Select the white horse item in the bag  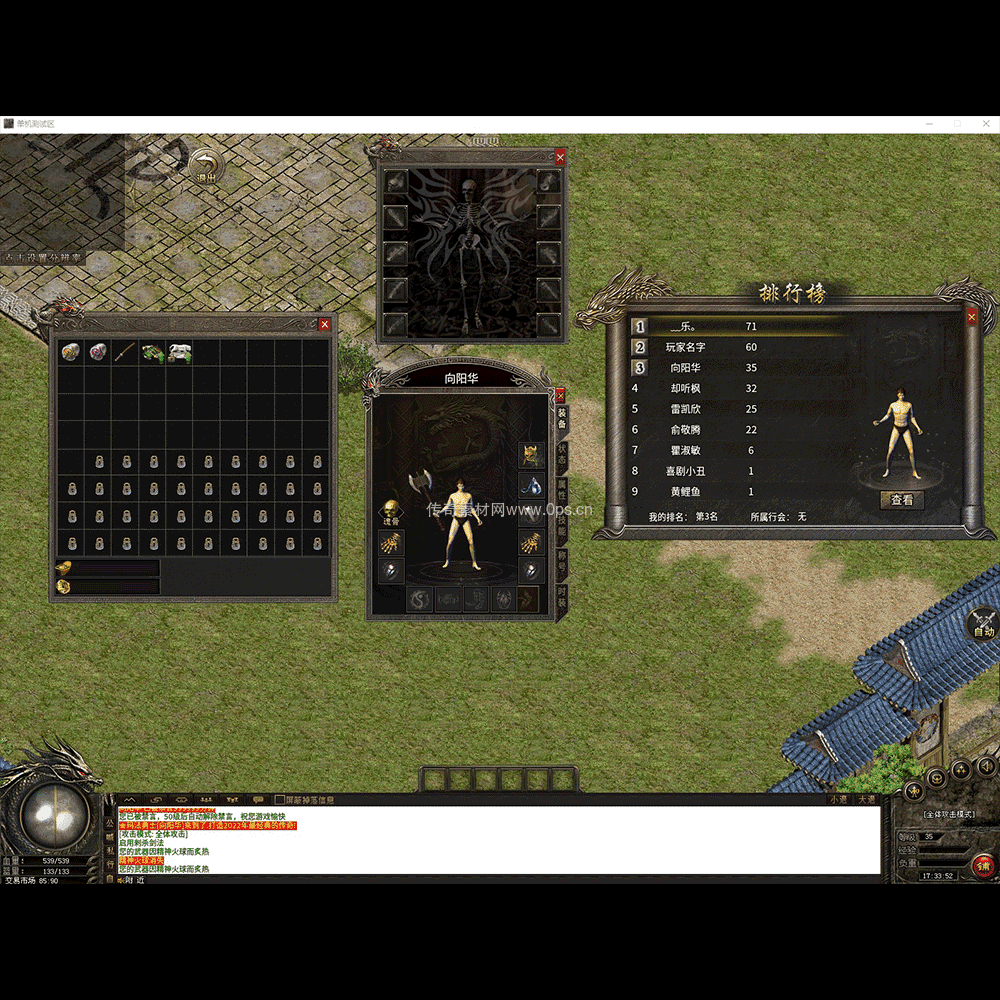(x=179, y=352)
